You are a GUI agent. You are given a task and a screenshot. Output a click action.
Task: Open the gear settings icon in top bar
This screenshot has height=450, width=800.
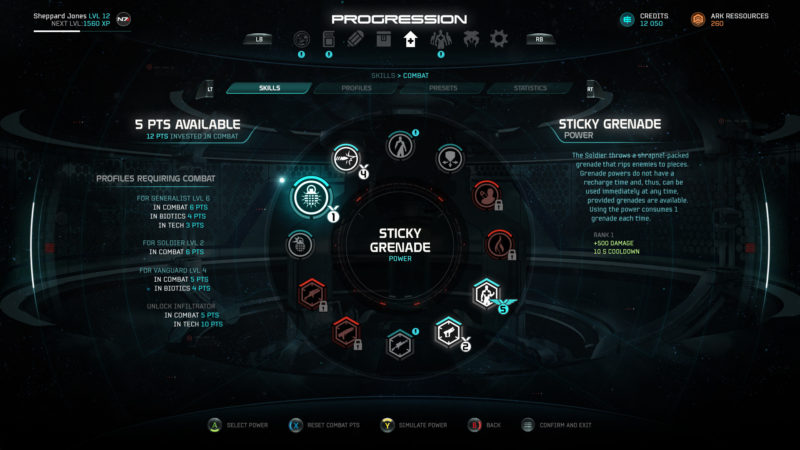(x=498, y=39)
